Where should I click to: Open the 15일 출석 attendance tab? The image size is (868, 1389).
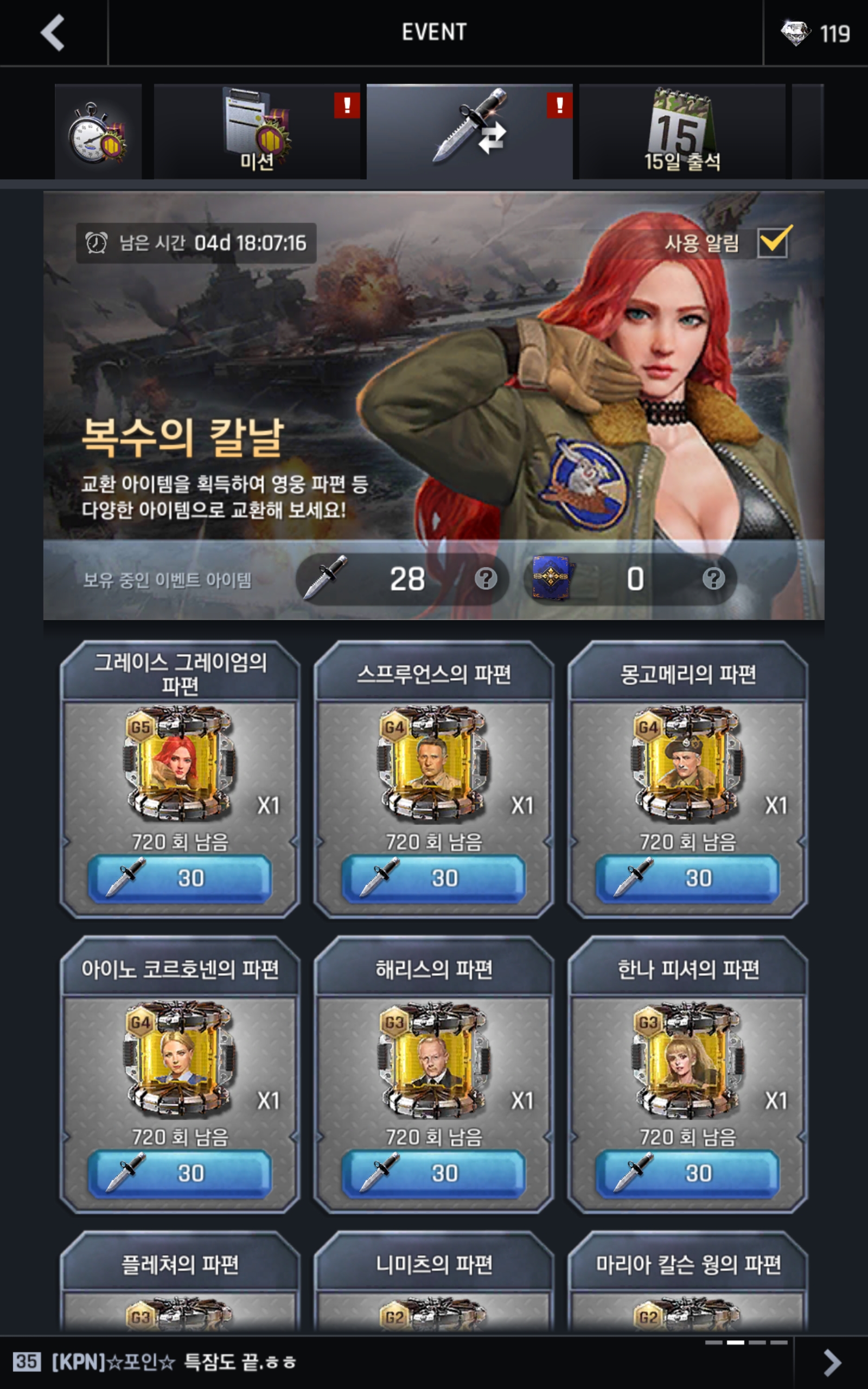(x=681, y=132)
